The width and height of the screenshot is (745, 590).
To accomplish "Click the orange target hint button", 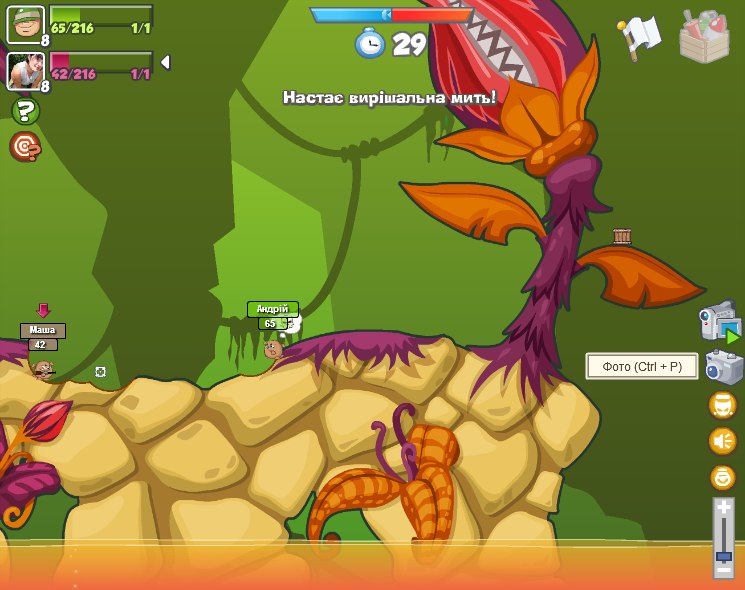I will click(25, 147).
